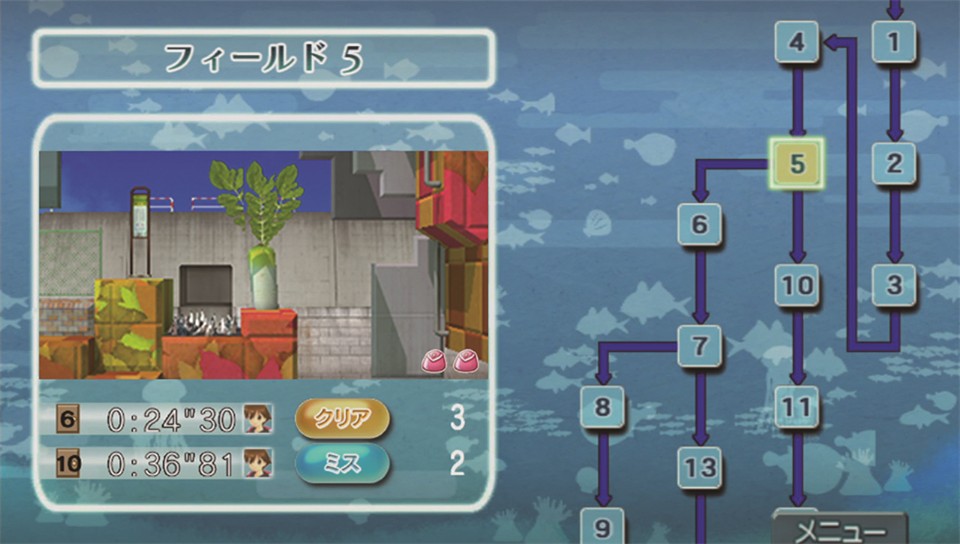Open field node 10

797,286
